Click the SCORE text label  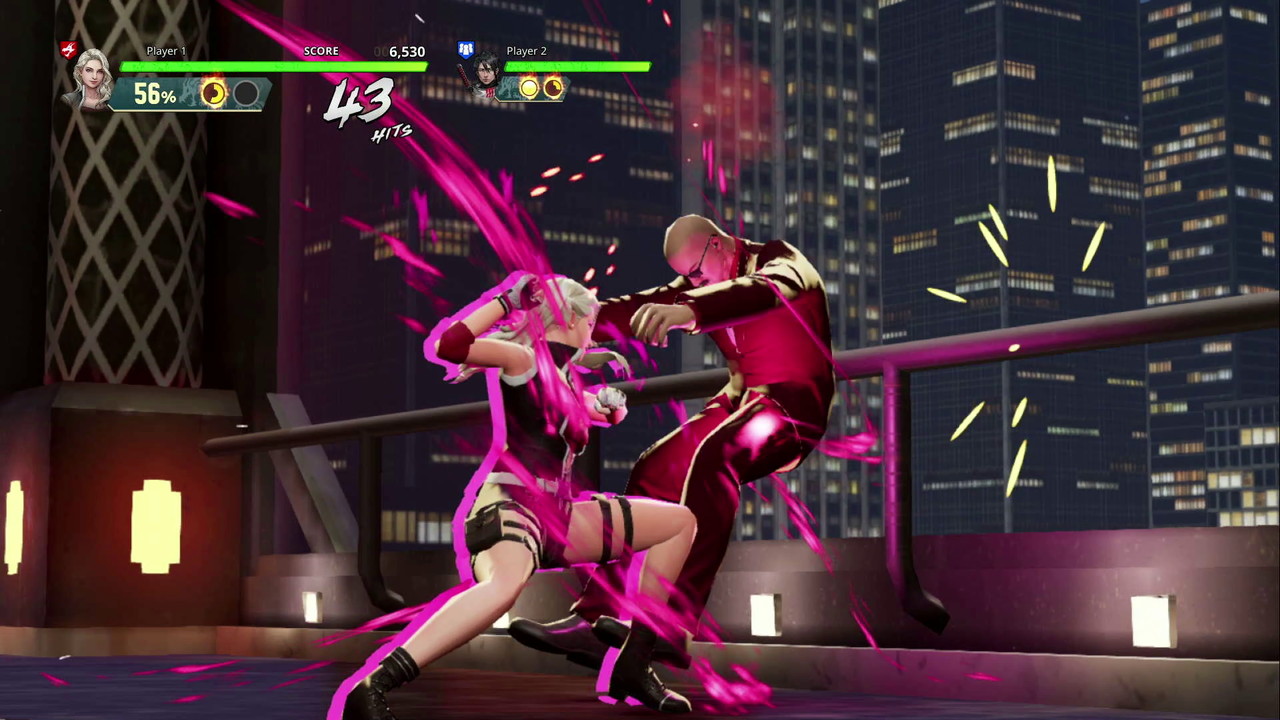(x=321, y=50)
